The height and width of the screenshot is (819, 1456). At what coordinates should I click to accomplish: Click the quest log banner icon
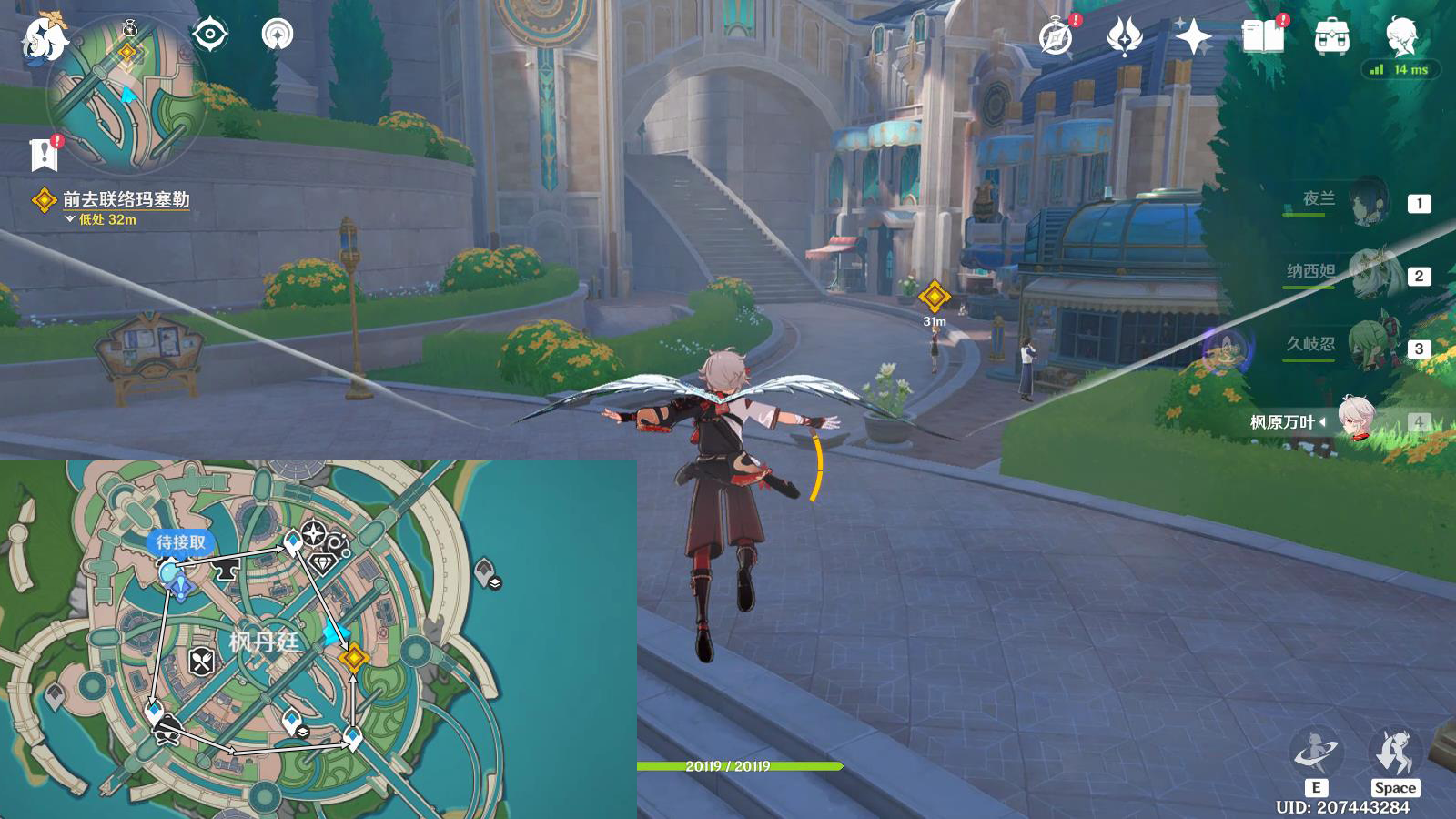pos(44,155)
